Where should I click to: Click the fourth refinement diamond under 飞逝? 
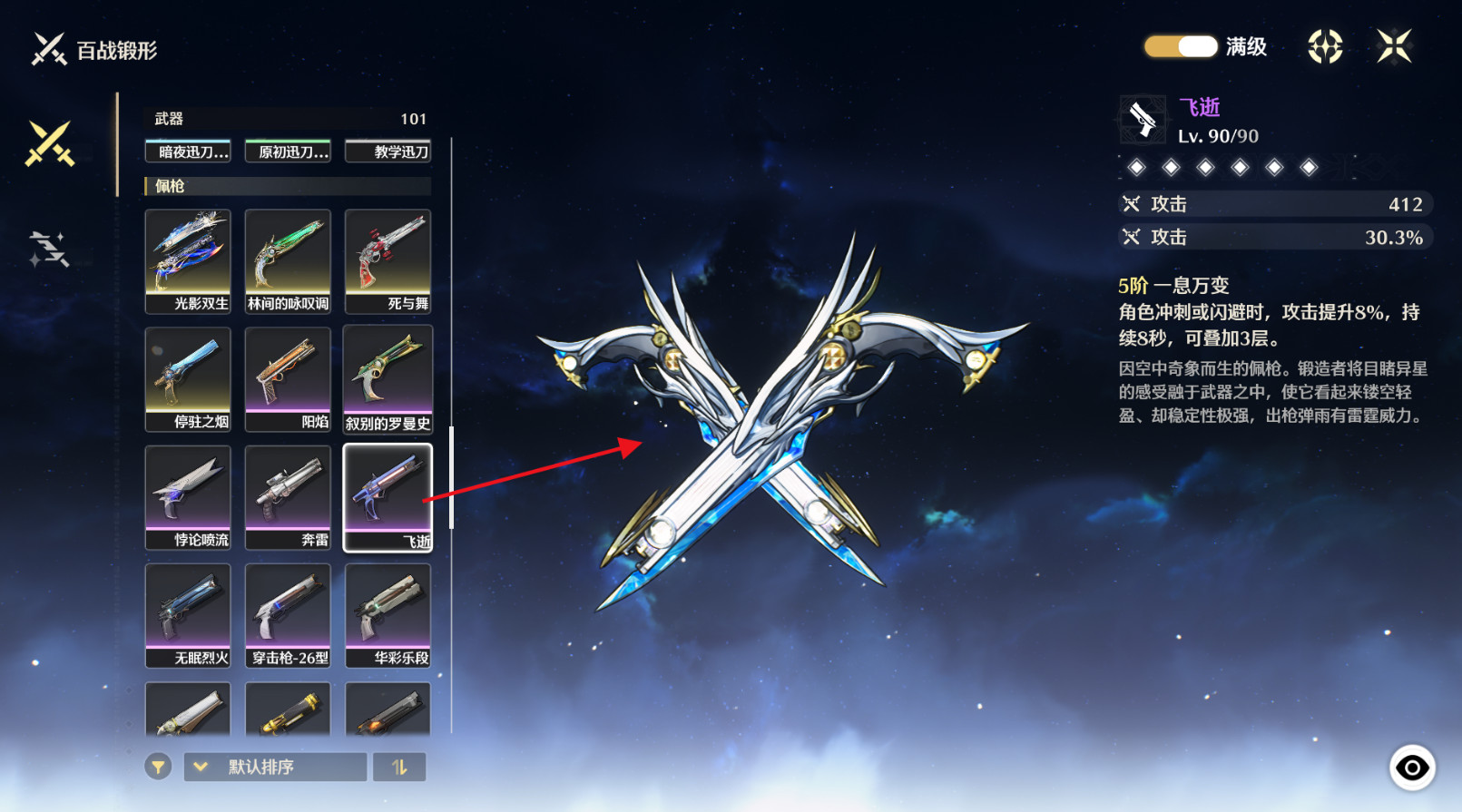[1238, 168]
